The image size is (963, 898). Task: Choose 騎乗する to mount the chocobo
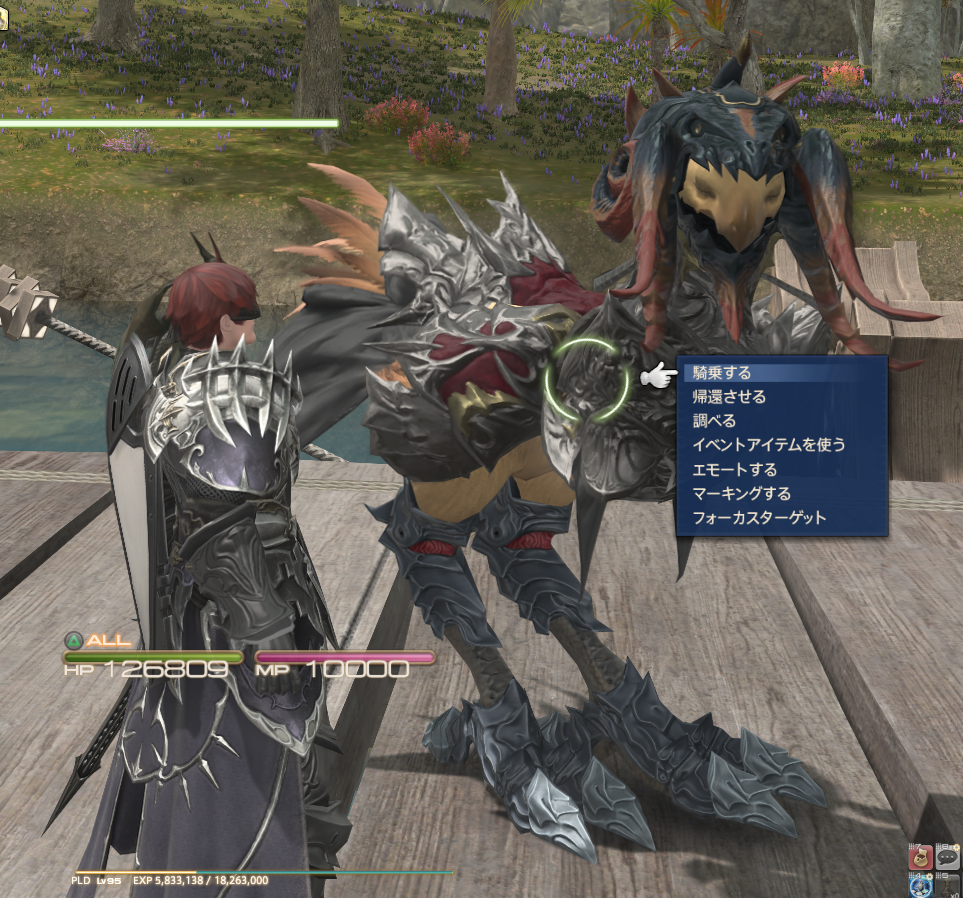pos(721,372)
